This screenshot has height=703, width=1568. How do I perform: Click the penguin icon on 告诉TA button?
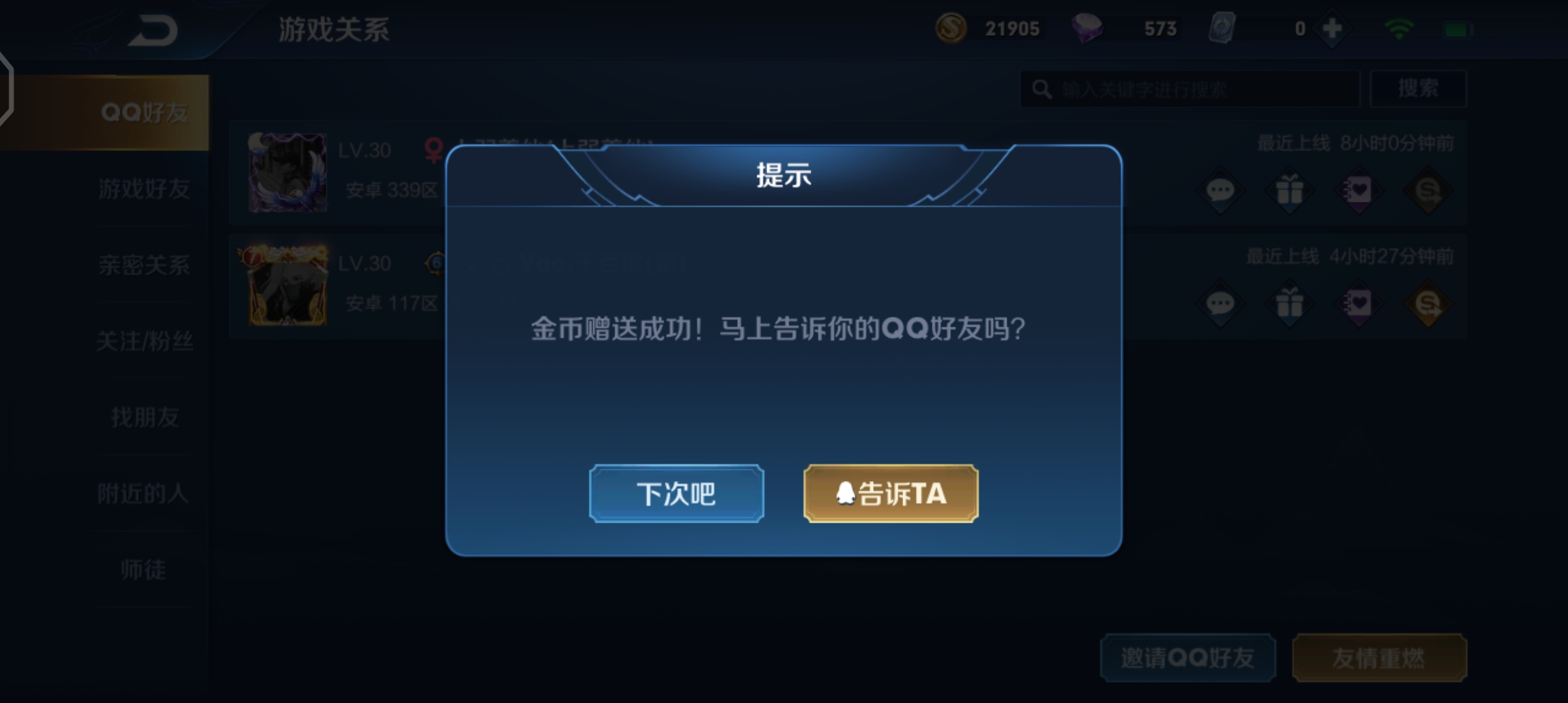pyautogui.click(x=848, y=493)
